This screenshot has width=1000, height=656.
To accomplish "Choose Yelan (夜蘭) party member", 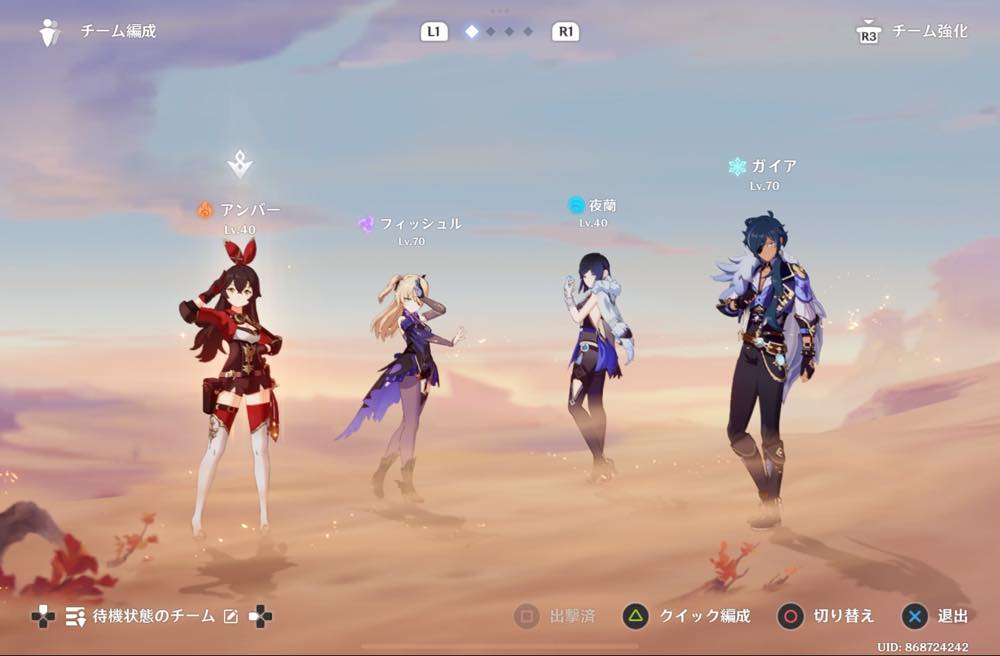I will (597, 360).
